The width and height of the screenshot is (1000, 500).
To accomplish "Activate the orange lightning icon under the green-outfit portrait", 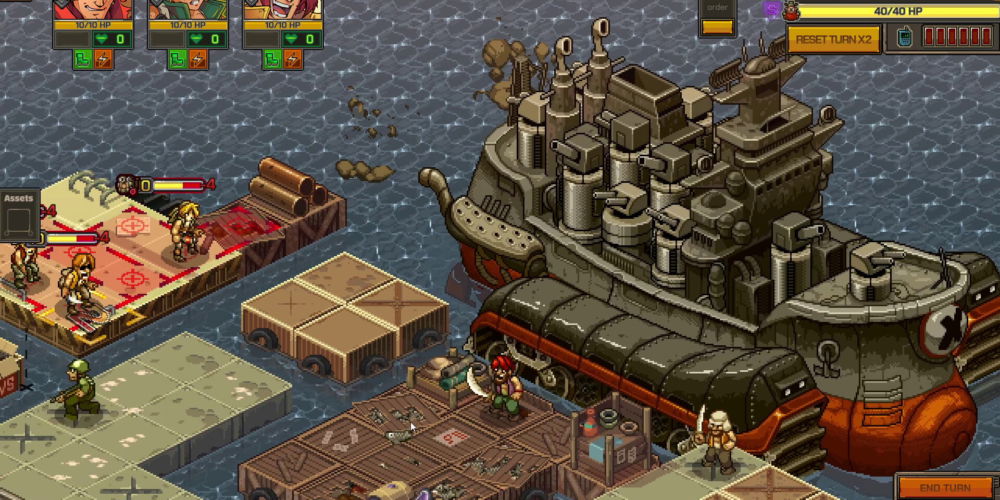I will [x=199, y=59].
